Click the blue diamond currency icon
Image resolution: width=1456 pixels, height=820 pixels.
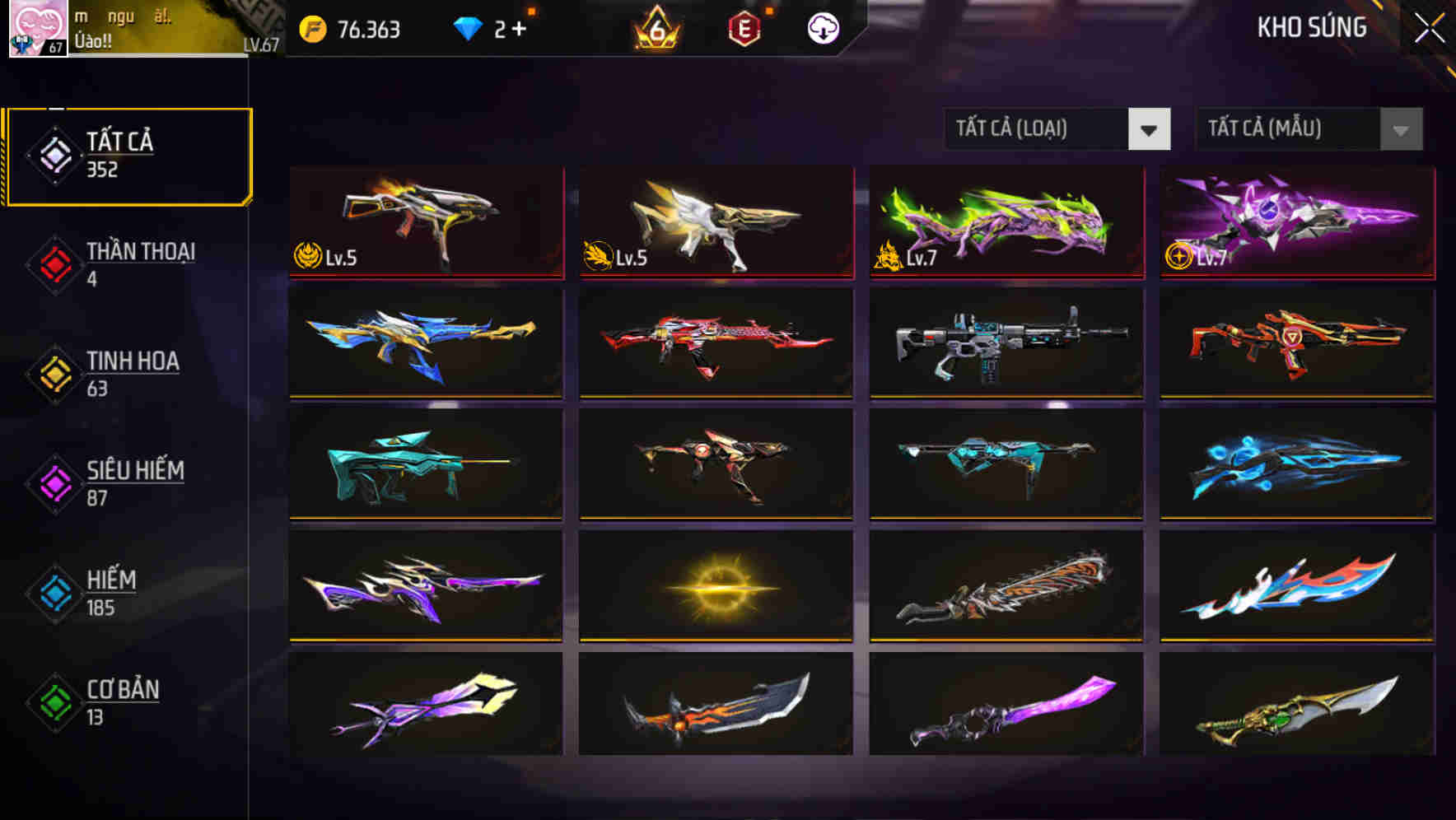pyautogui.click(x=467, y=29)
